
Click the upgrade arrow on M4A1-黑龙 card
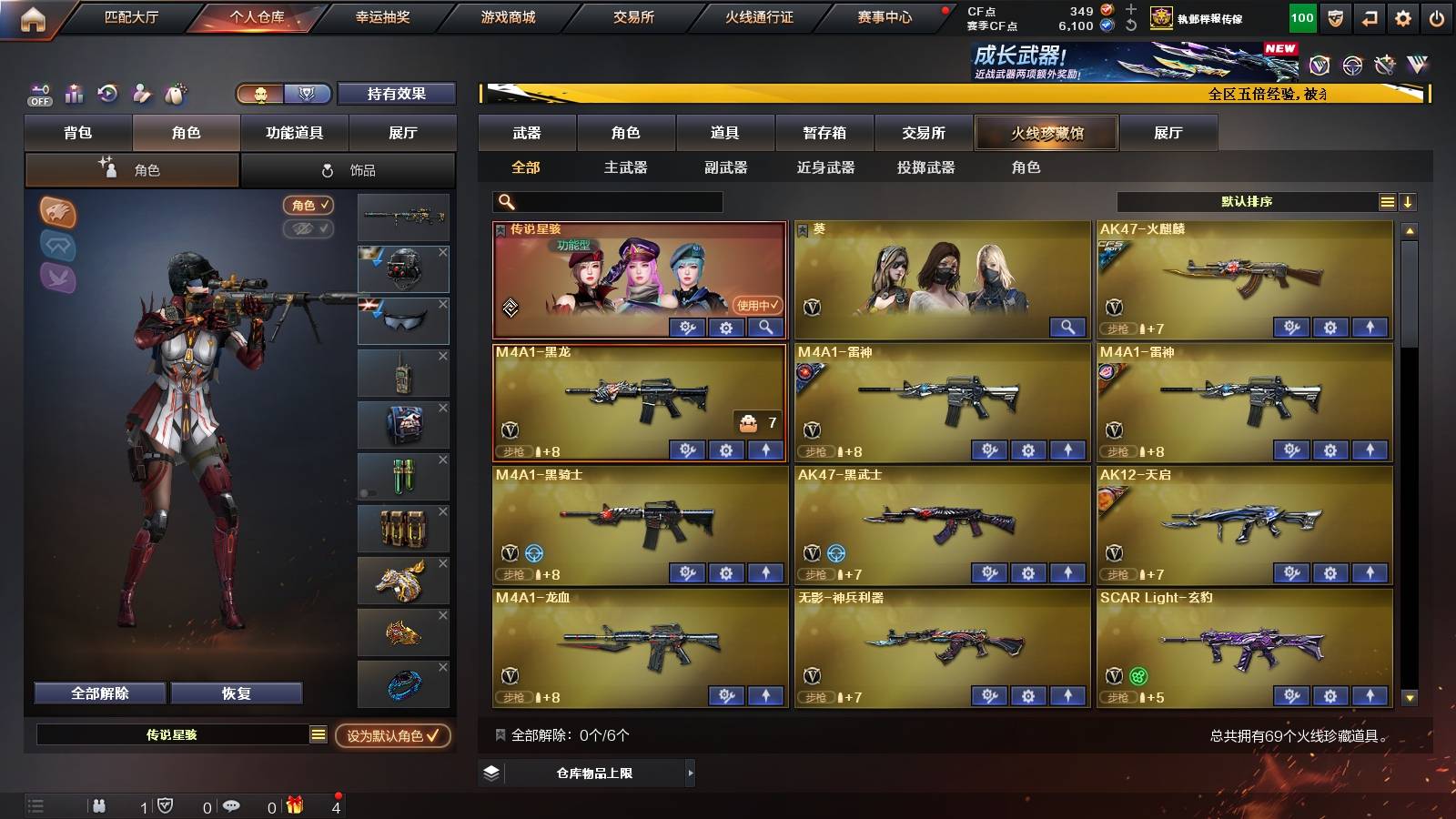[x=766, y=449]
